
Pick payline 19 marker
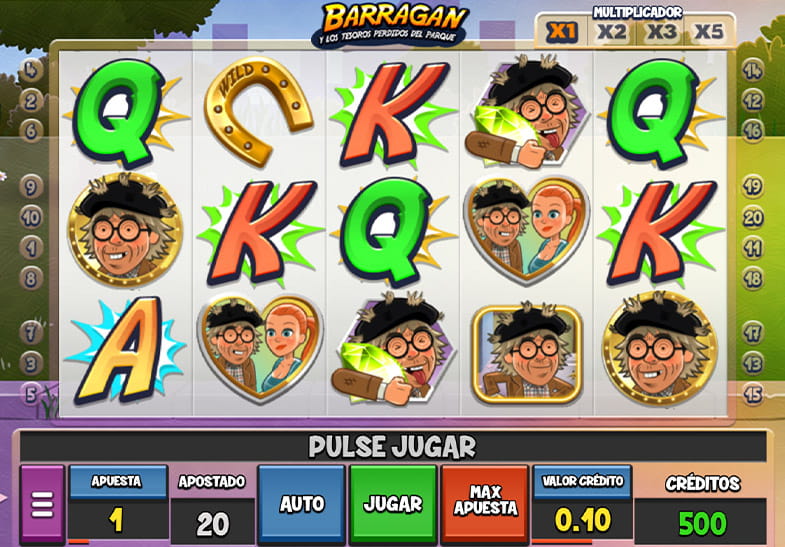tap(753, 186)
